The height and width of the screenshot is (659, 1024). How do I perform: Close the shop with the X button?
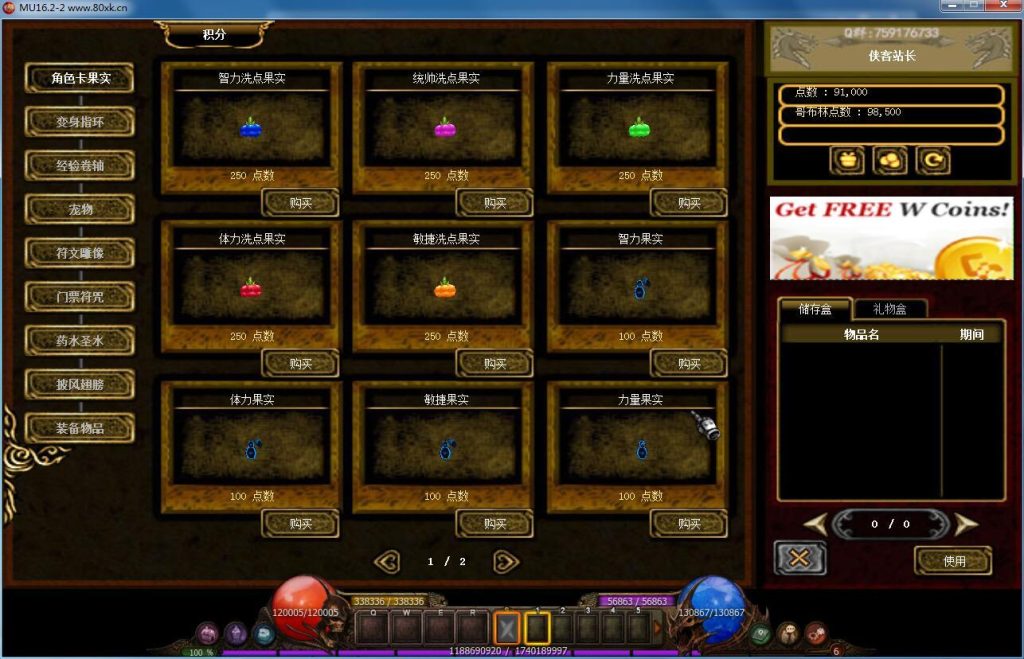[x=799, y=558]
